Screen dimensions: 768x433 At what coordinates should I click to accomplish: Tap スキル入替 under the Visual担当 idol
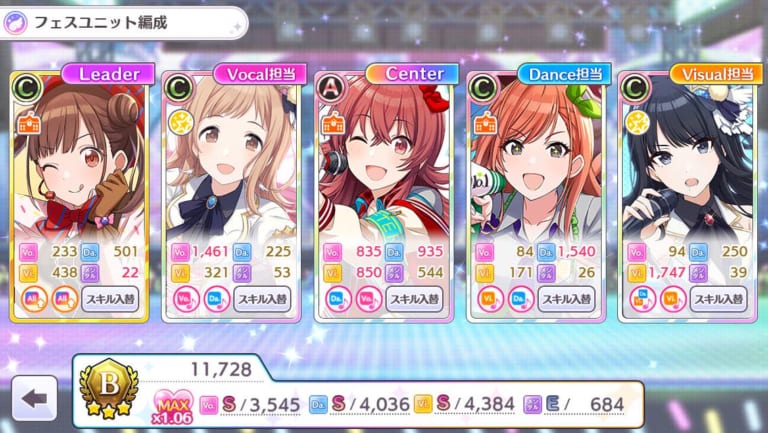click(716, 298)
